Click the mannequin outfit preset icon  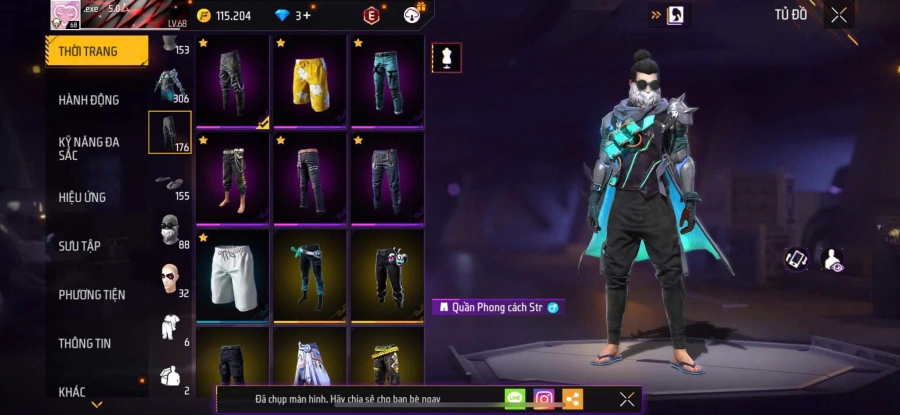click(x=447, y=57)
